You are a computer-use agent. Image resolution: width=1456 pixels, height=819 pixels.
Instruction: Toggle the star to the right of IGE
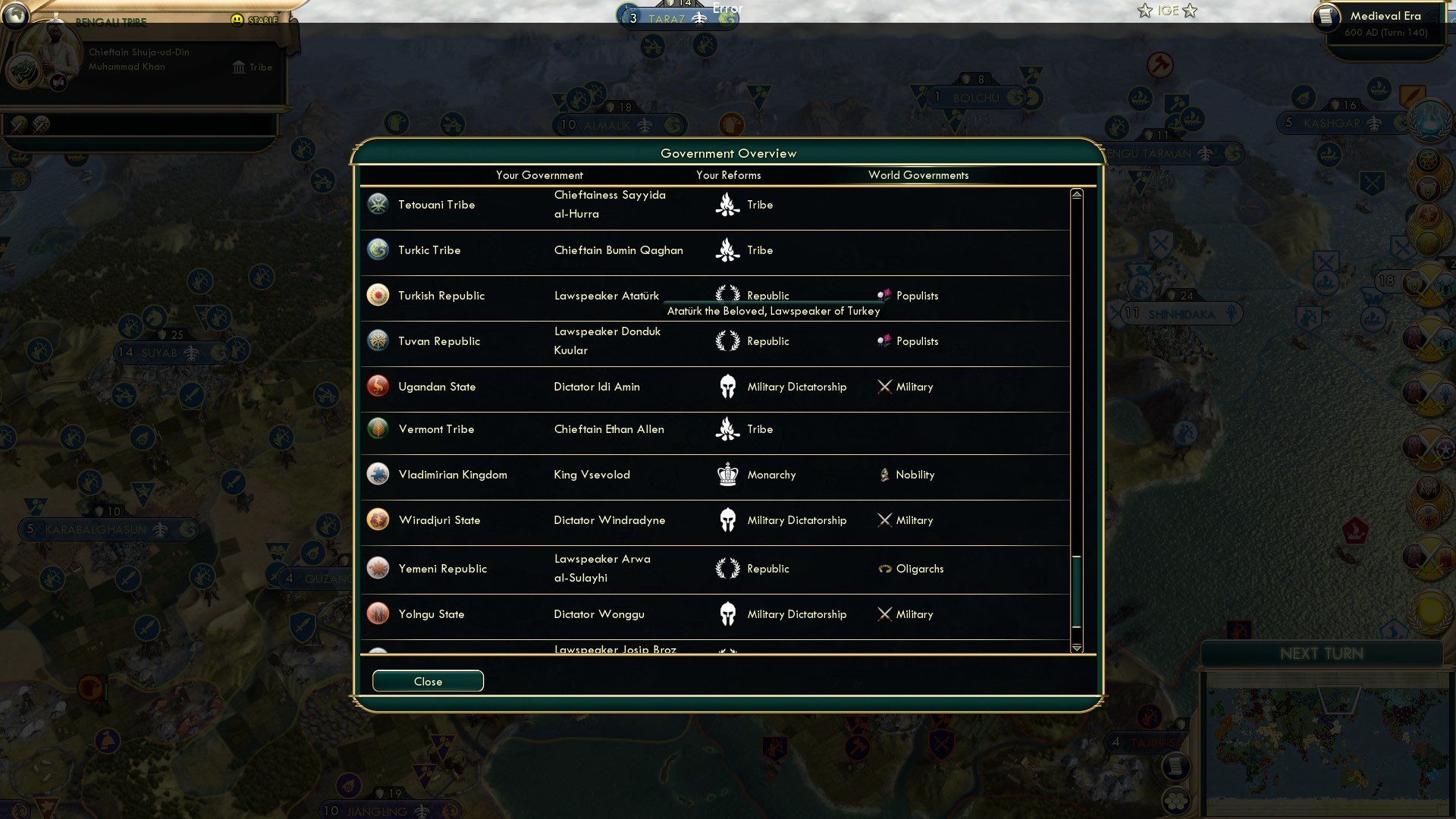pyautogui.click(x=1191, y=11)
